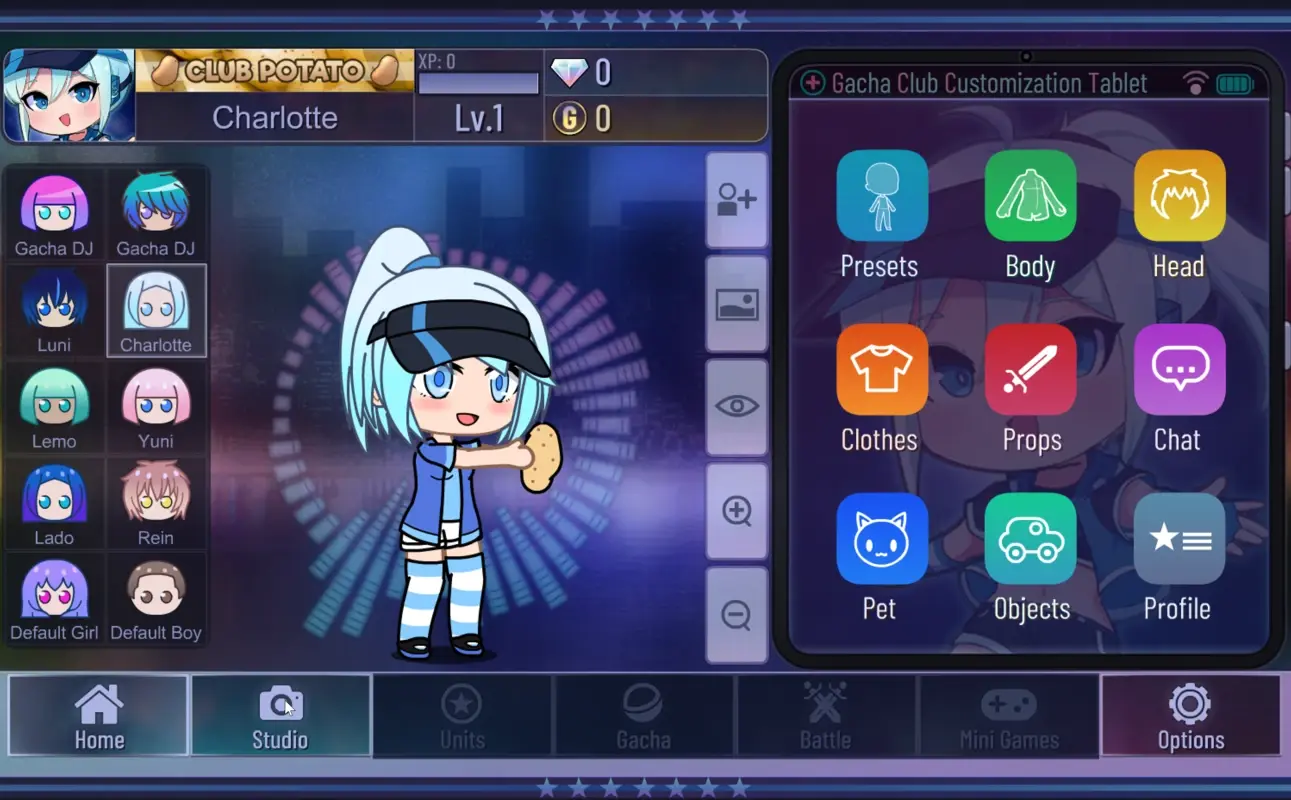The image size is (1291, 800).
Task: Open the Pet customization menu
Action: pos(881,538)
